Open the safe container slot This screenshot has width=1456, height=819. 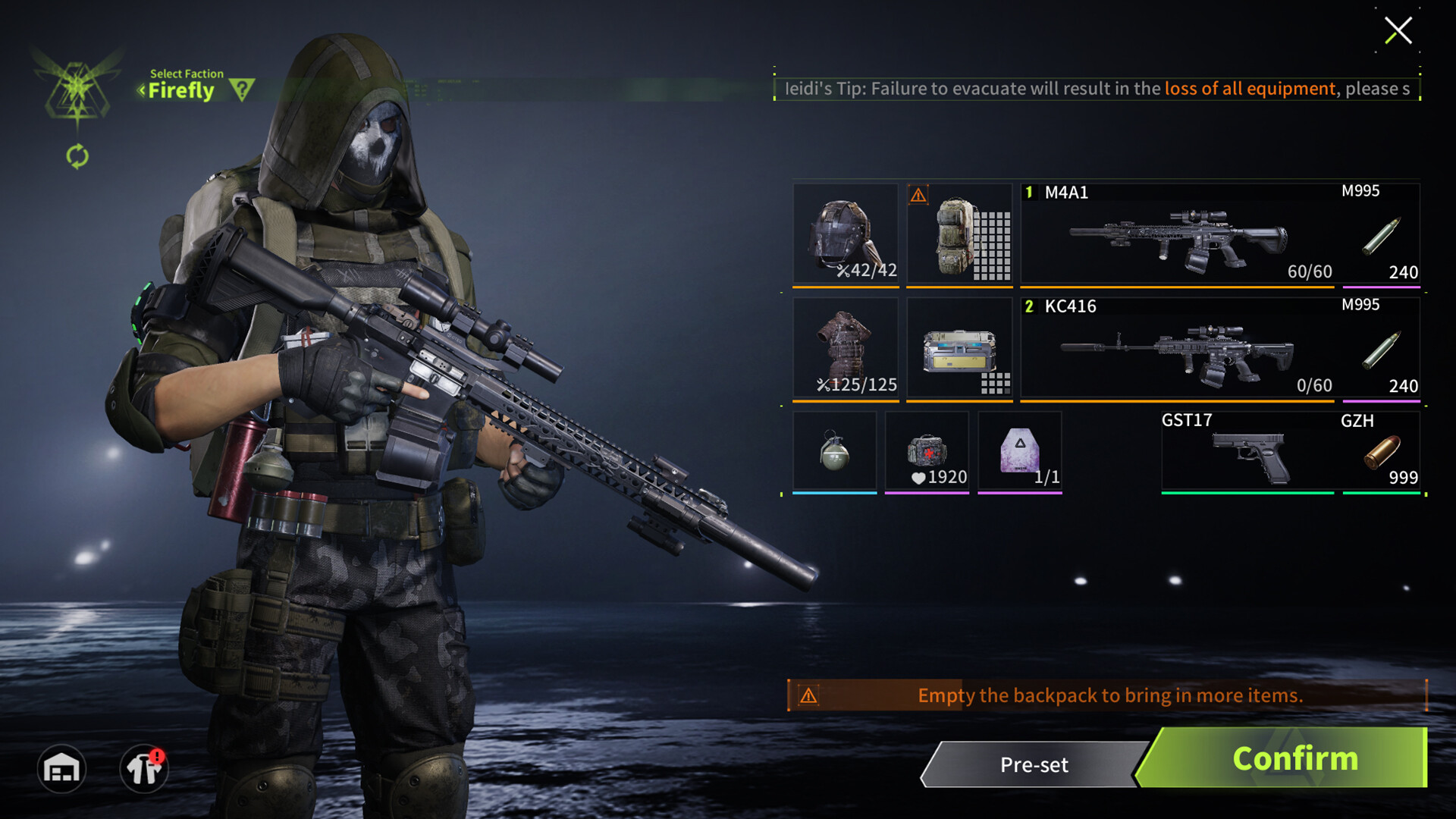click(x=959, y=347)
